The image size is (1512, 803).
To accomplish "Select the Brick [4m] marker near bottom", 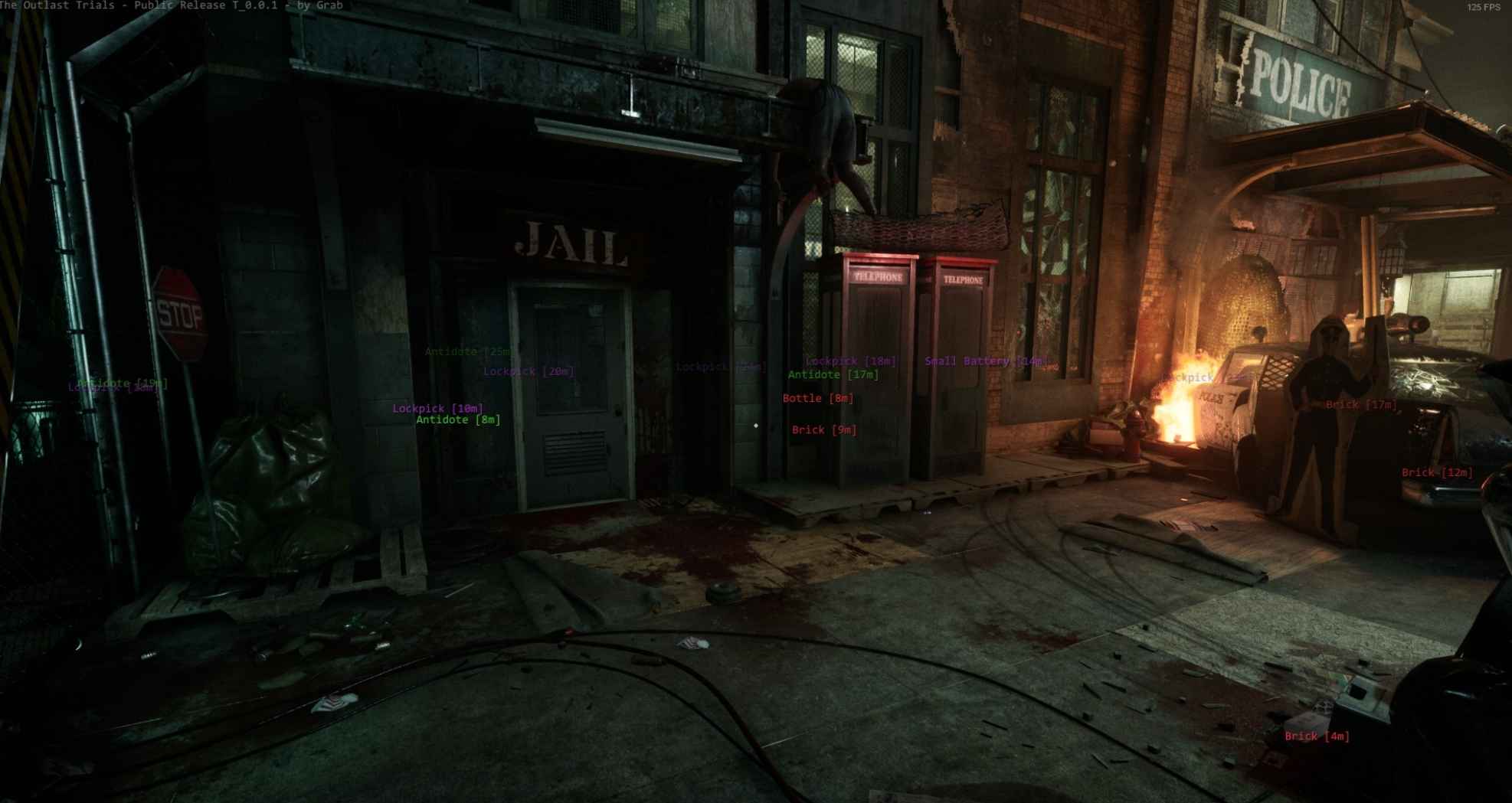I will pos(1313,736).
